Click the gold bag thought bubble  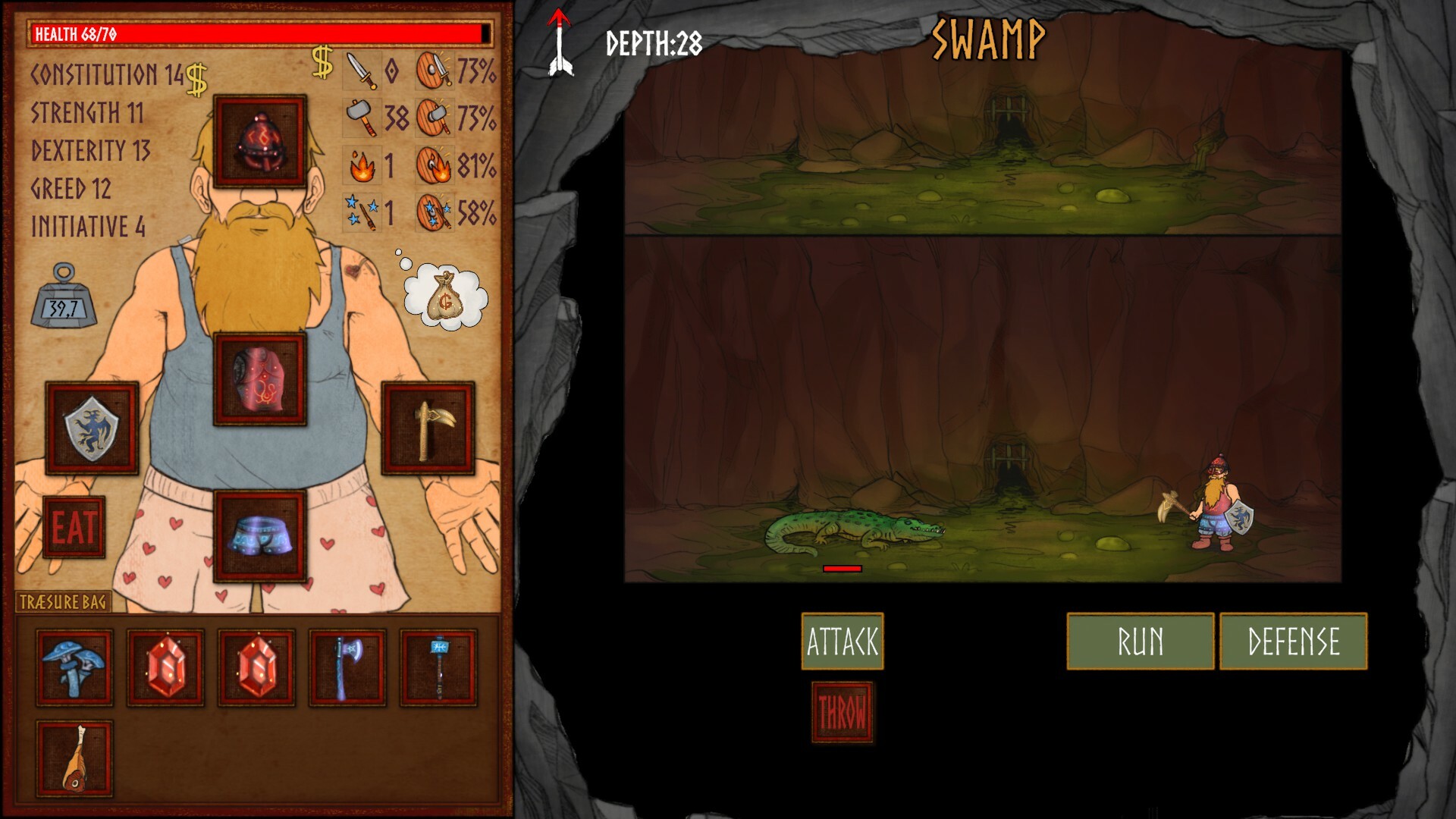coord(446,296)
